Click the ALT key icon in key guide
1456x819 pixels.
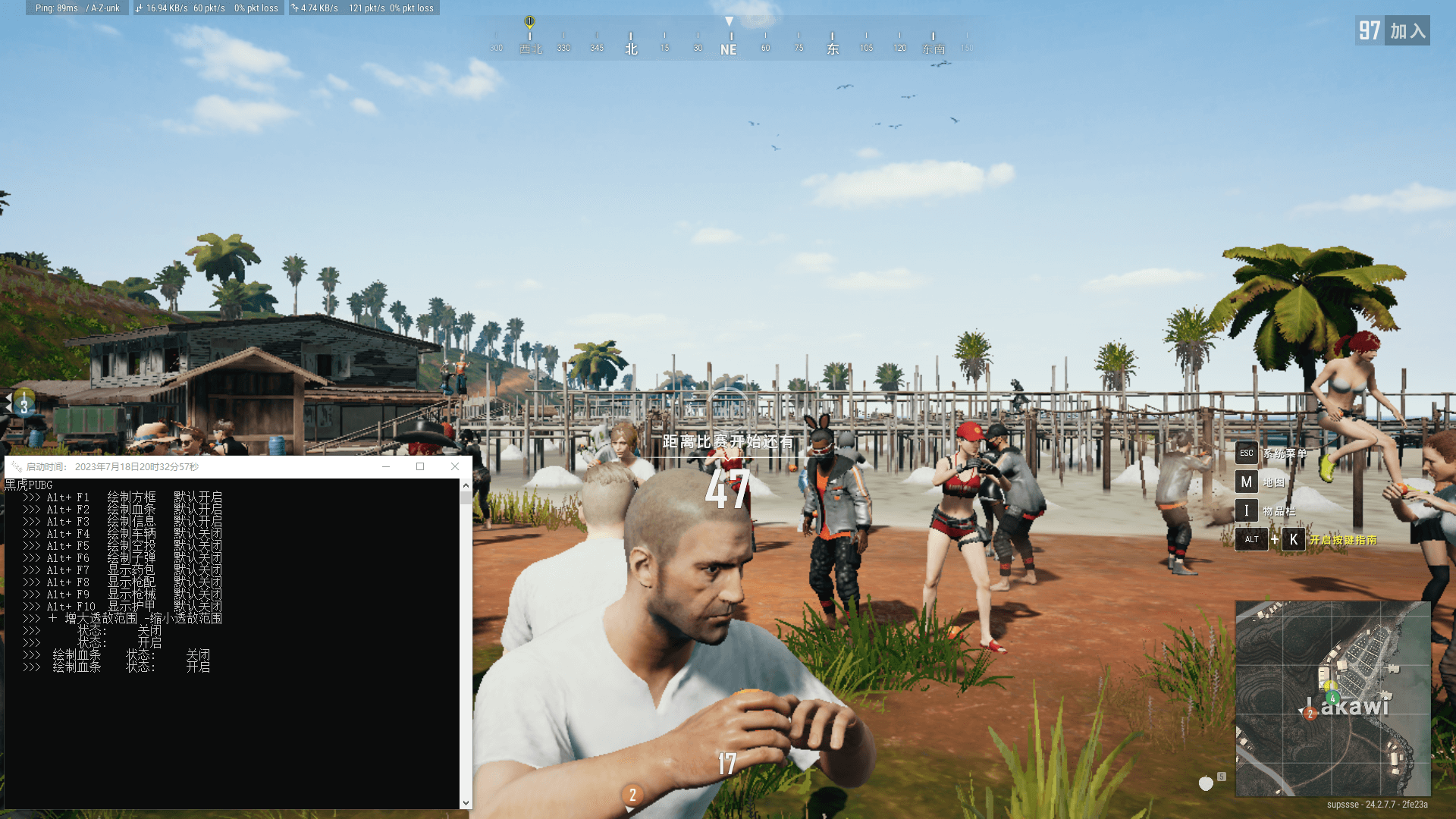(x=1250, y=540)
